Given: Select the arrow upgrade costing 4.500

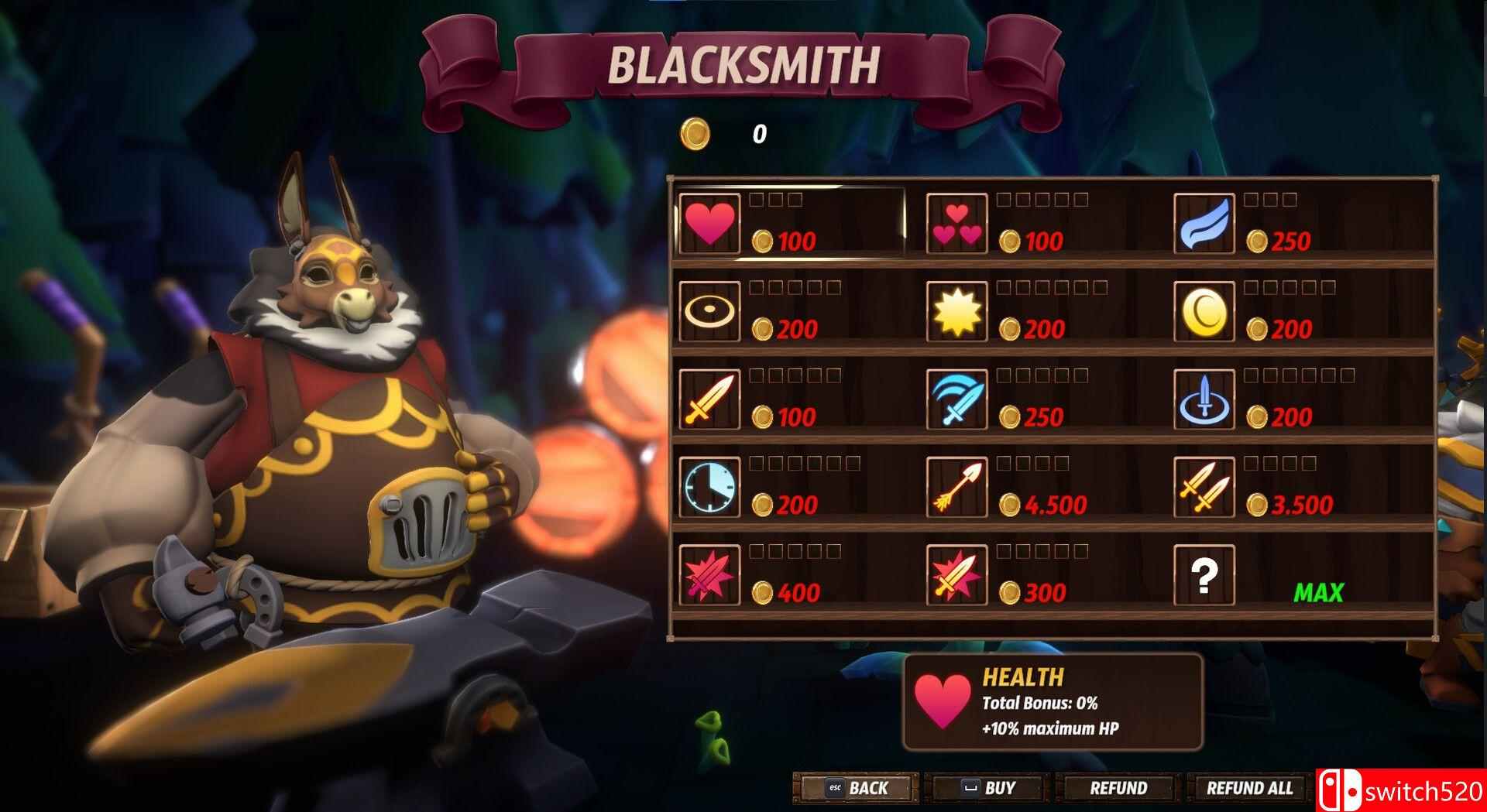Looking at the screenshot, I should click(956, 487).
